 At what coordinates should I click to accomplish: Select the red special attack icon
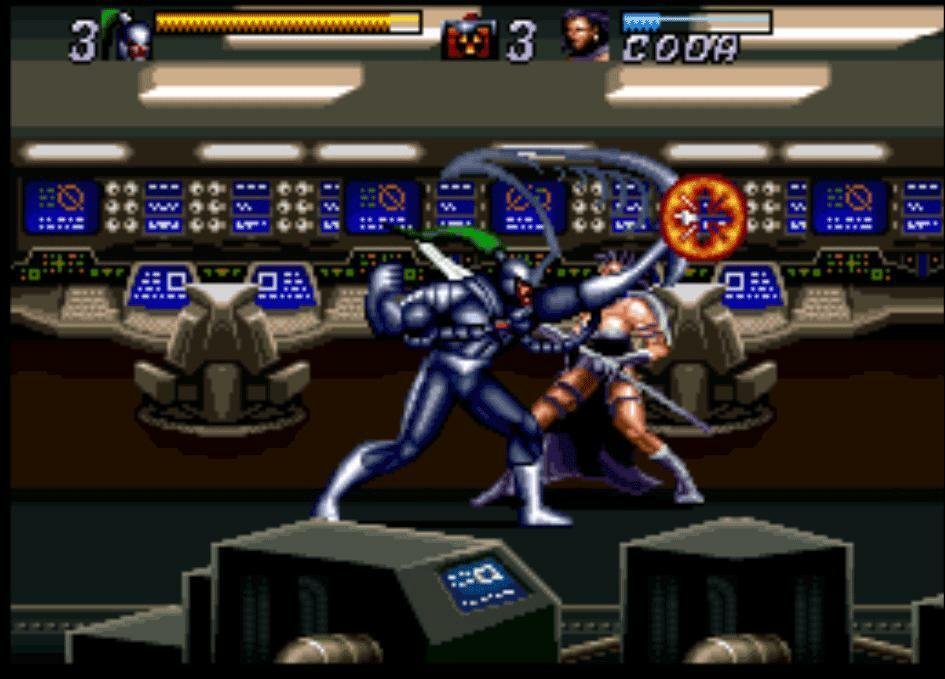[467, 40]
